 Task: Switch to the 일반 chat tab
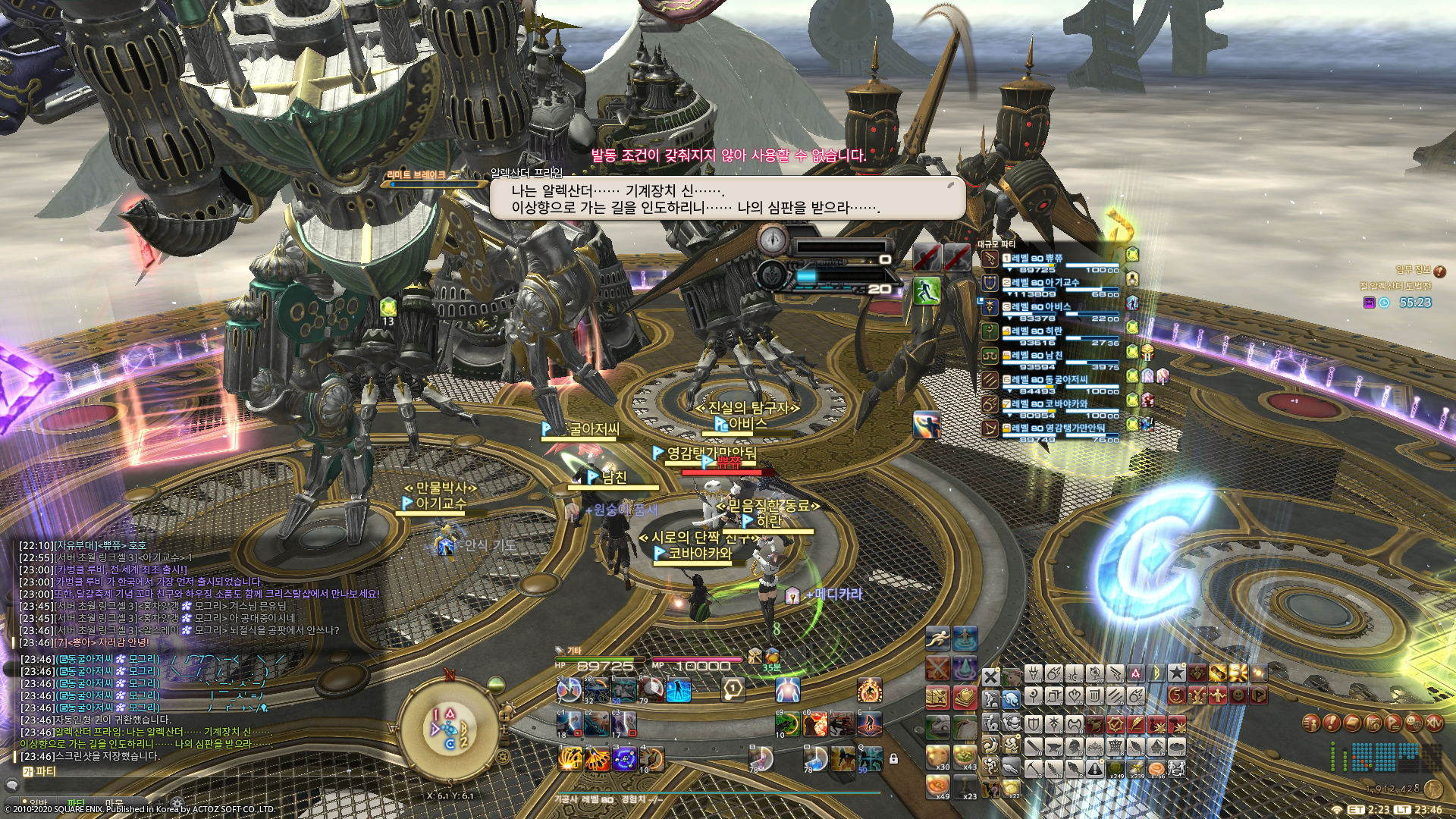[39, 802]
